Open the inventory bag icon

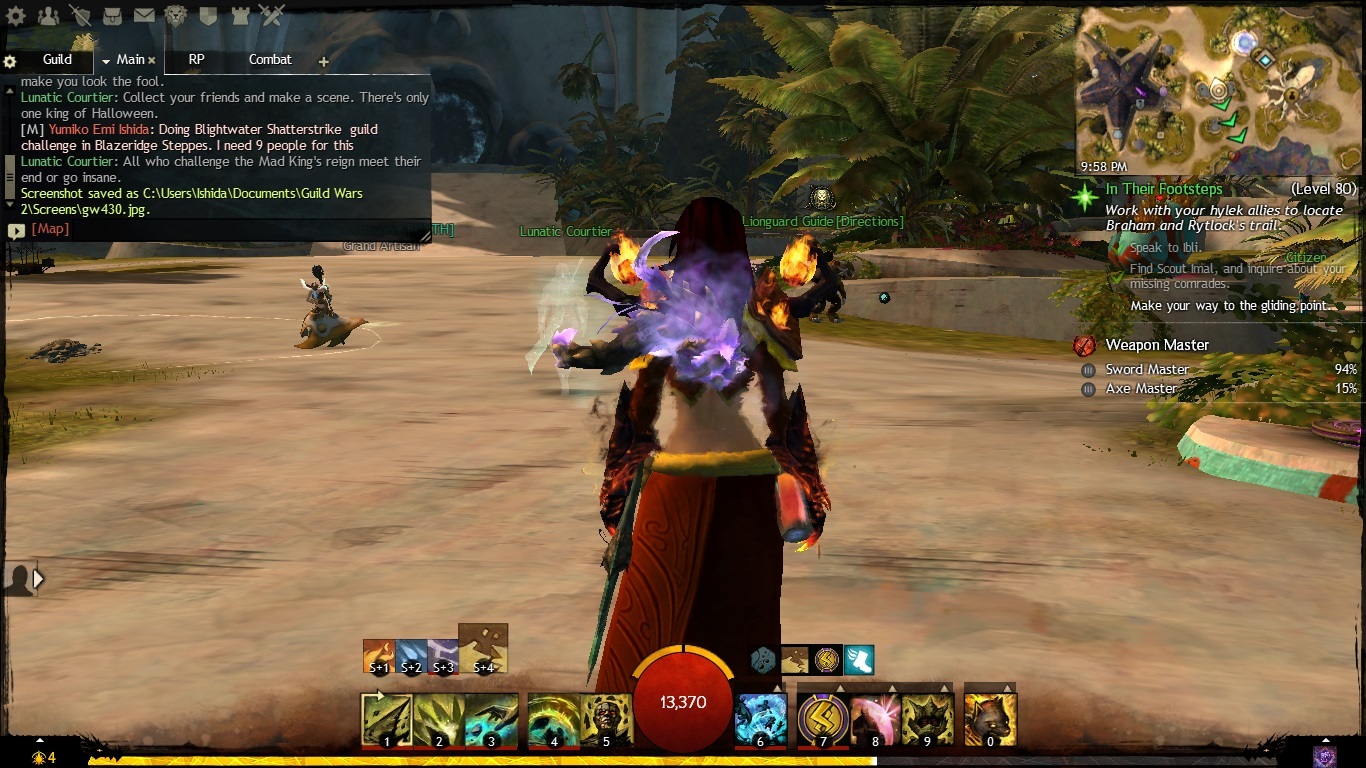(x=112, y=16)
